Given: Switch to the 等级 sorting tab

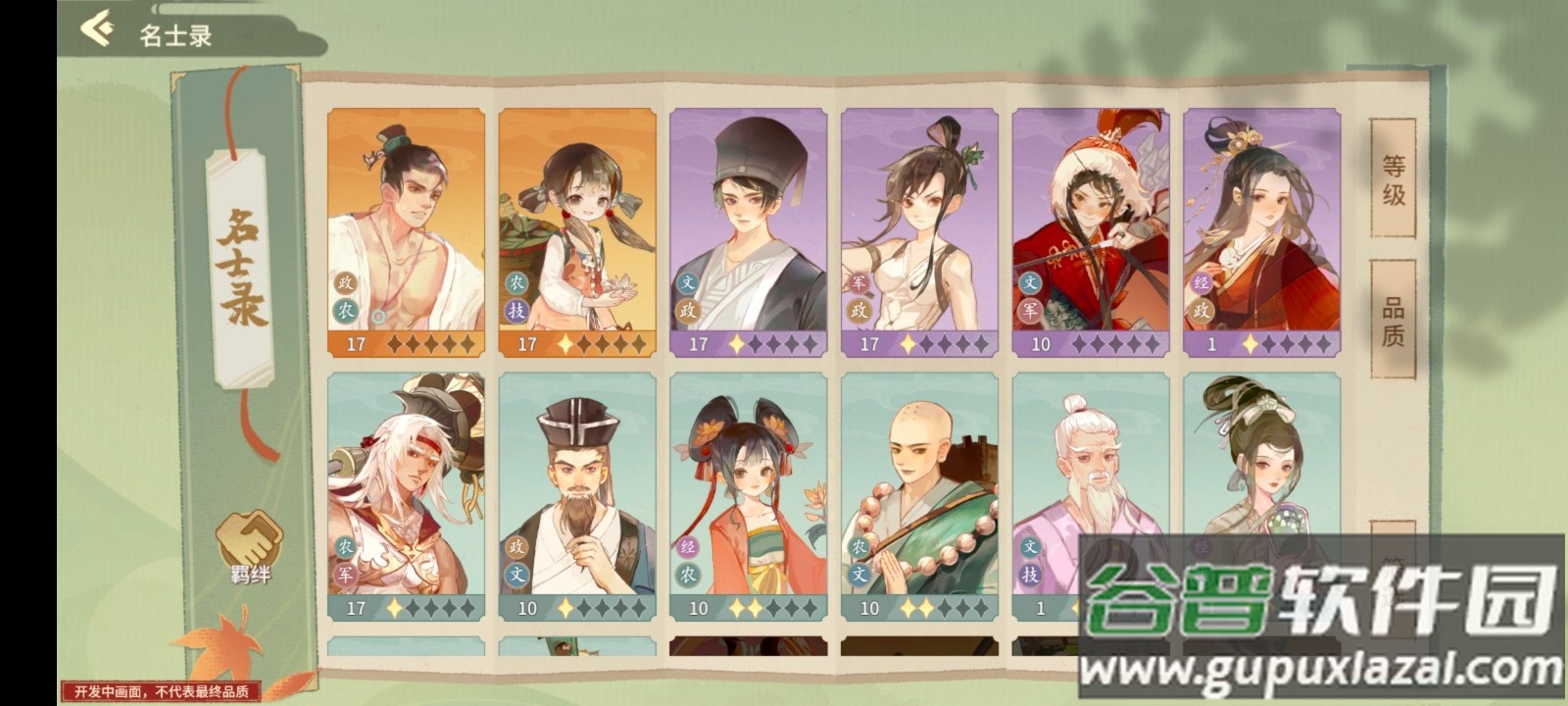Looking at the screenshot, I should tap(1394, 182).
